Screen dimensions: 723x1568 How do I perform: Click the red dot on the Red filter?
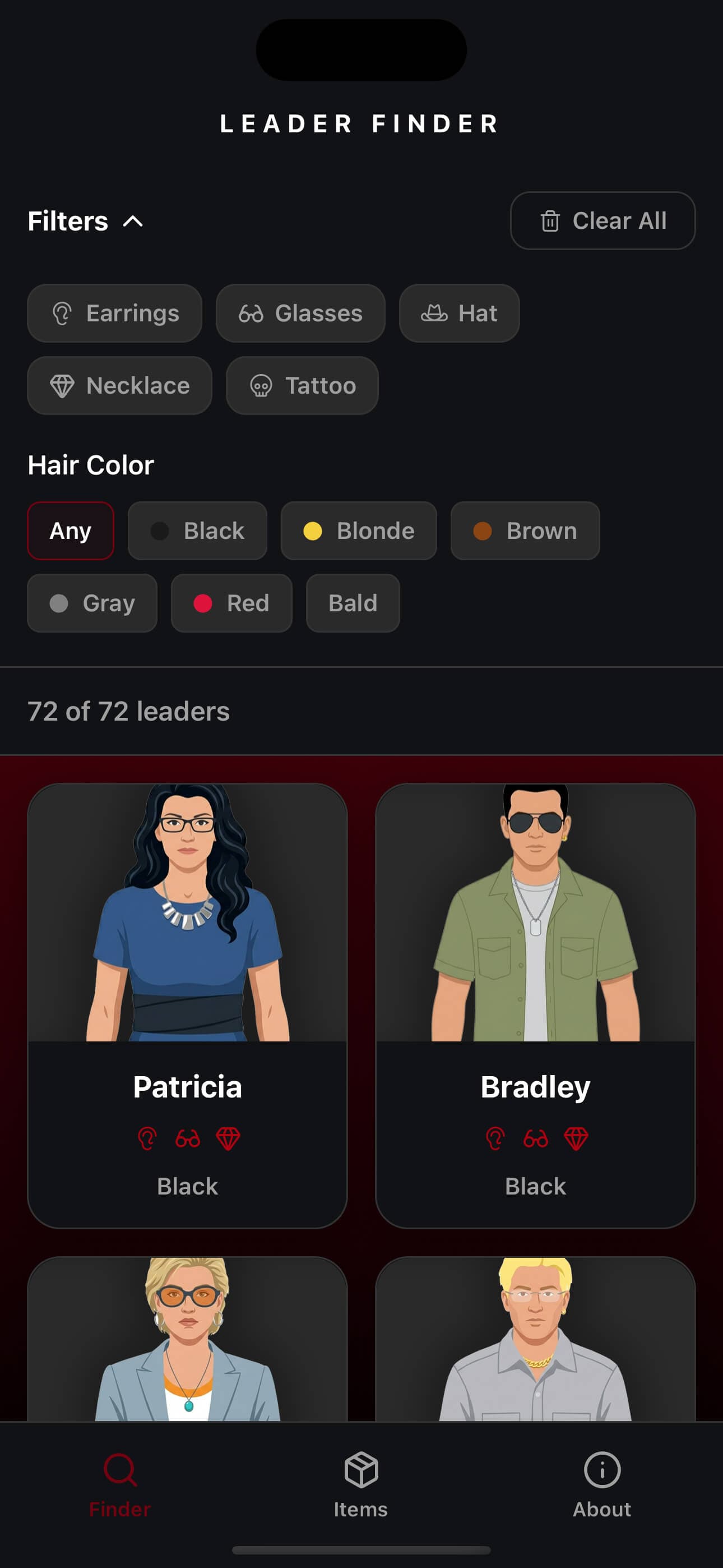[204, 603]
